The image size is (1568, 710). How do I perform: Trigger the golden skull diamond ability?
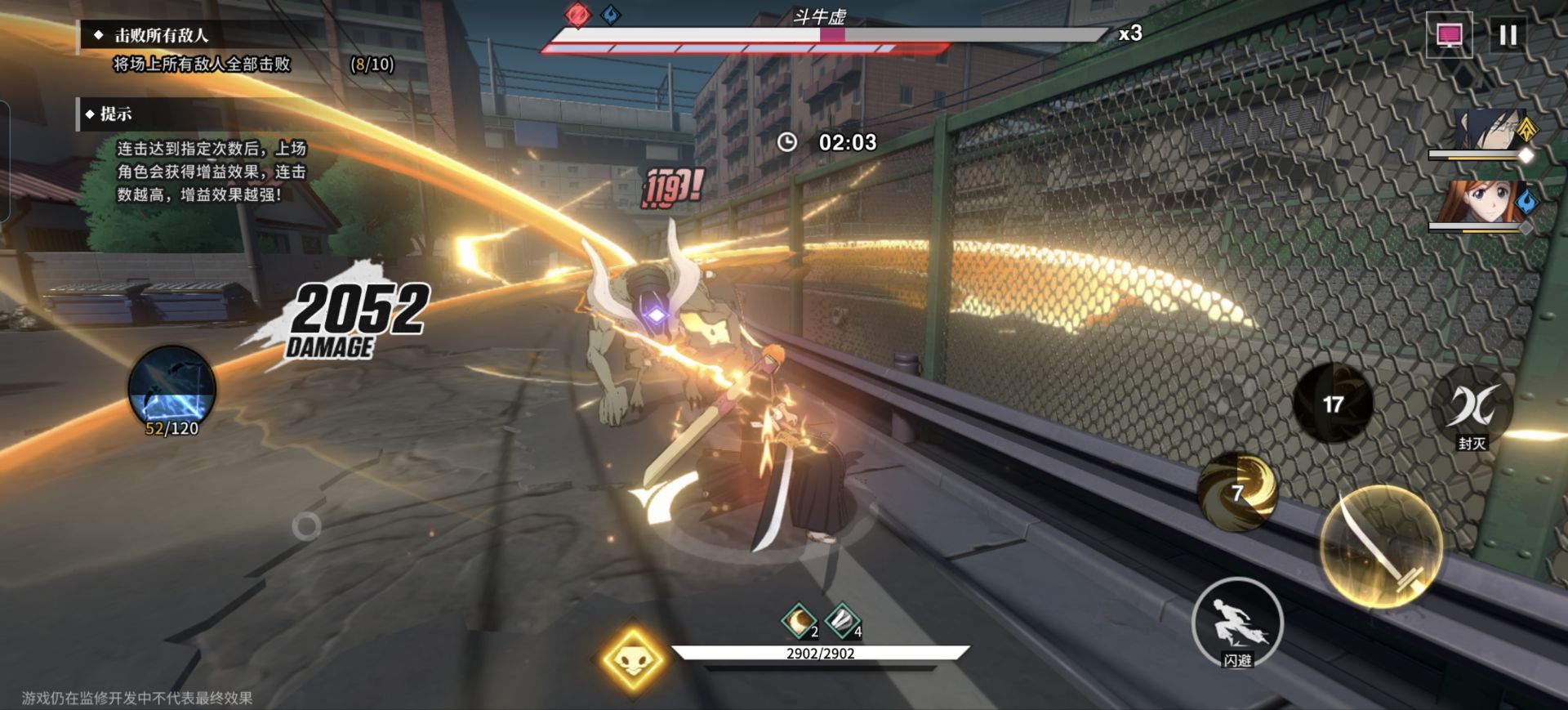pyautogui.click(x=632, y=659)
